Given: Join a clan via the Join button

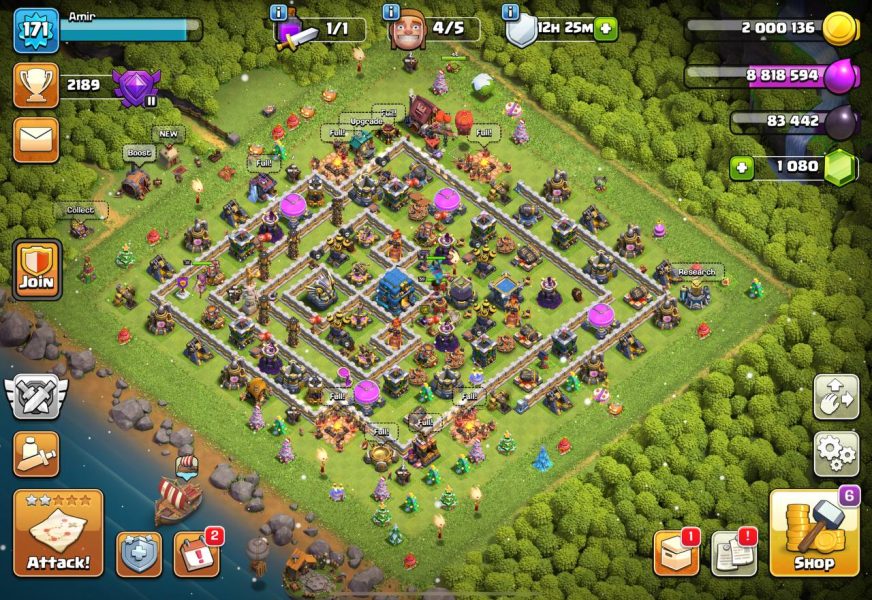Looking at the screenshot, I should (x=37, y=269).
